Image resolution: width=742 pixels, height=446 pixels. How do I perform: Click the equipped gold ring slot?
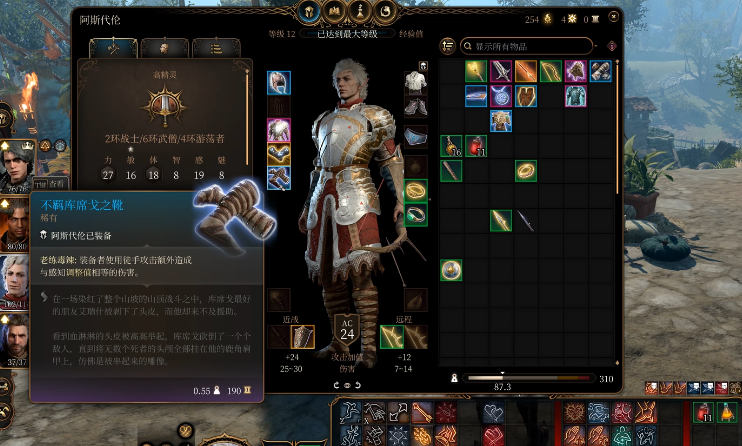tap(415, 189)
